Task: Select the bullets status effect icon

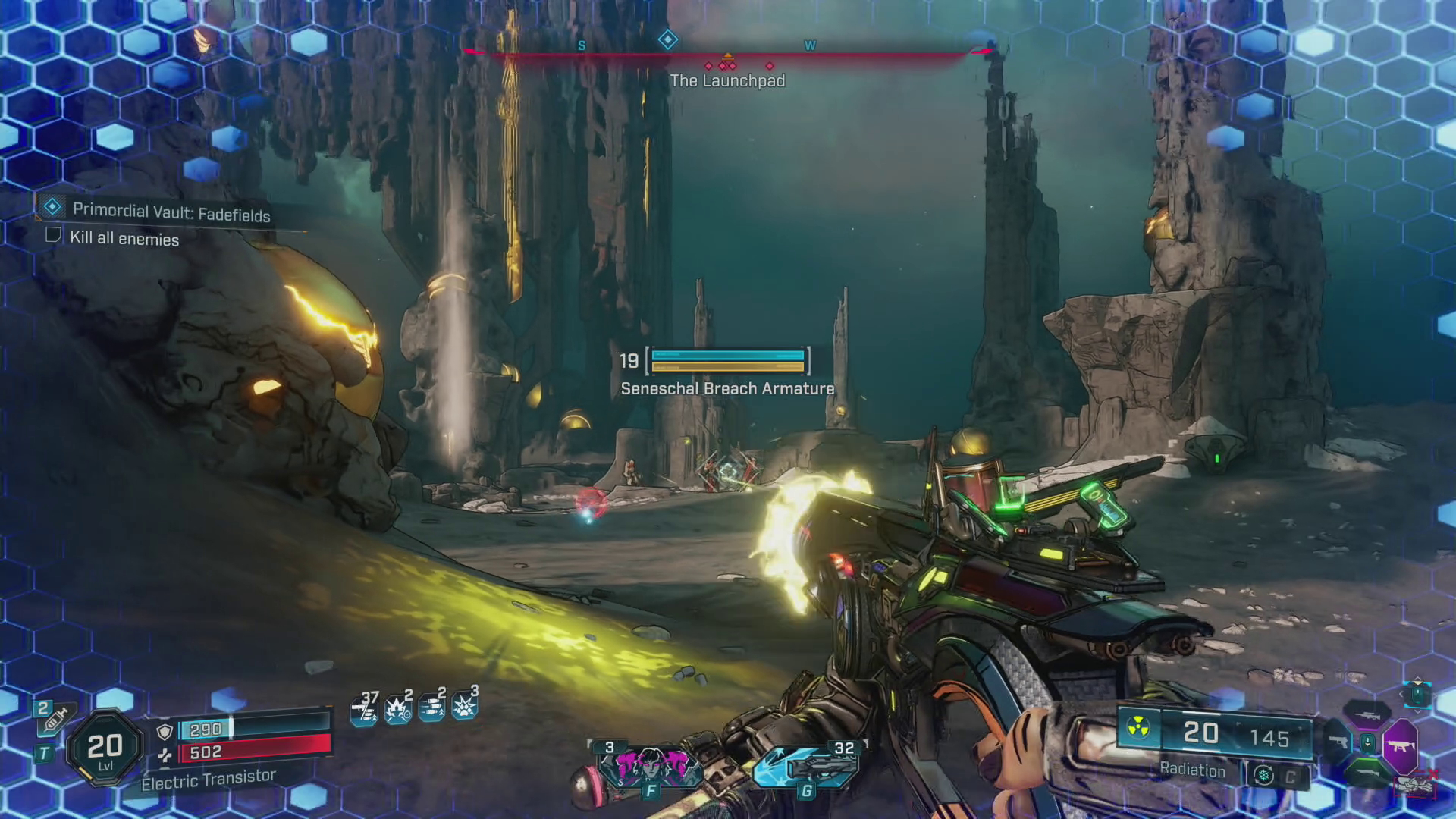Action: pyautogui.click(x=431, y=708)
